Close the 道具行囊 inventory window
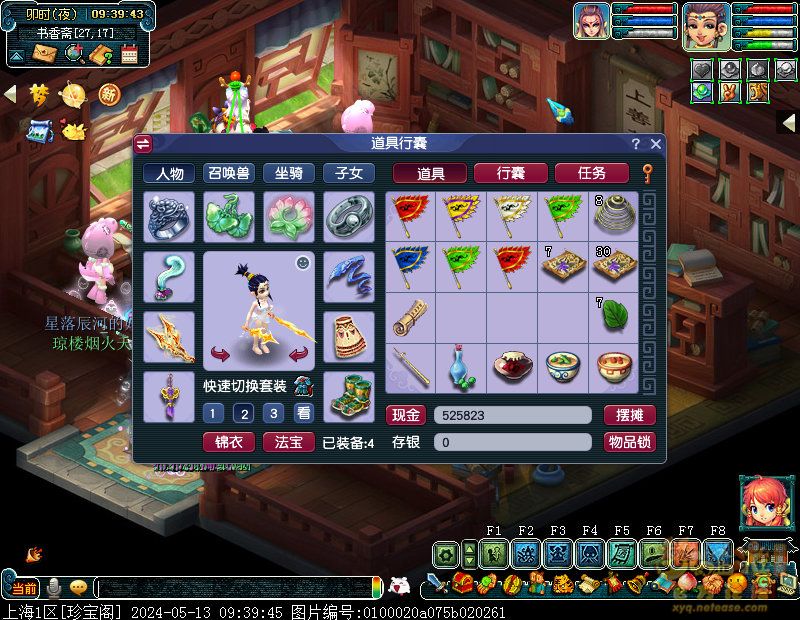The width and height of the screenshot is (800, 620). pyautogui.click(x=656, y=144)
